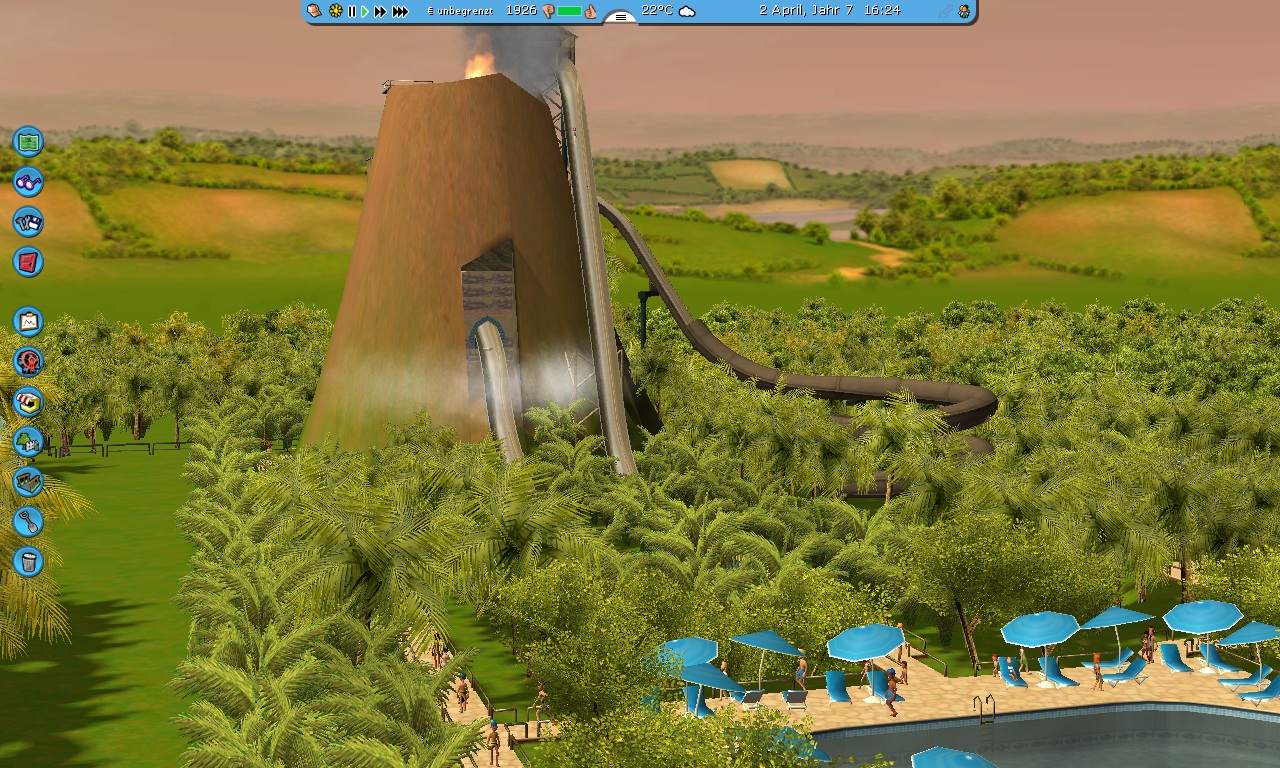Open the scenery tree and fence menu
Image resolution: width=1280 pixels, height=768 pixels.
[x=28, y=441]
